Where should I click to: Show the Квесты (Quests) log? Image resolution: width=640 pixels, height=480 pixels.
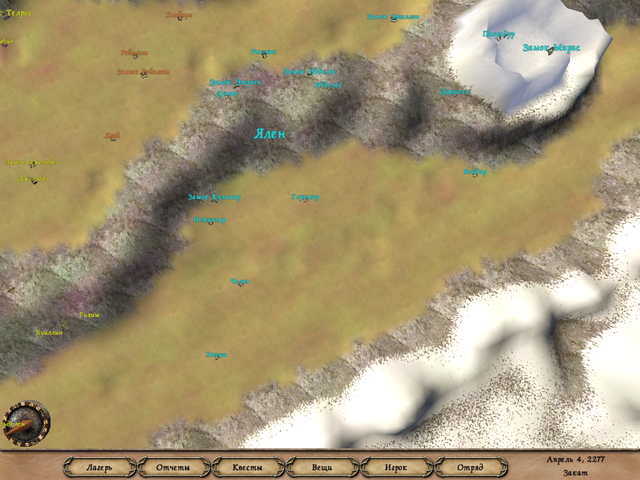tap(248, 467)
